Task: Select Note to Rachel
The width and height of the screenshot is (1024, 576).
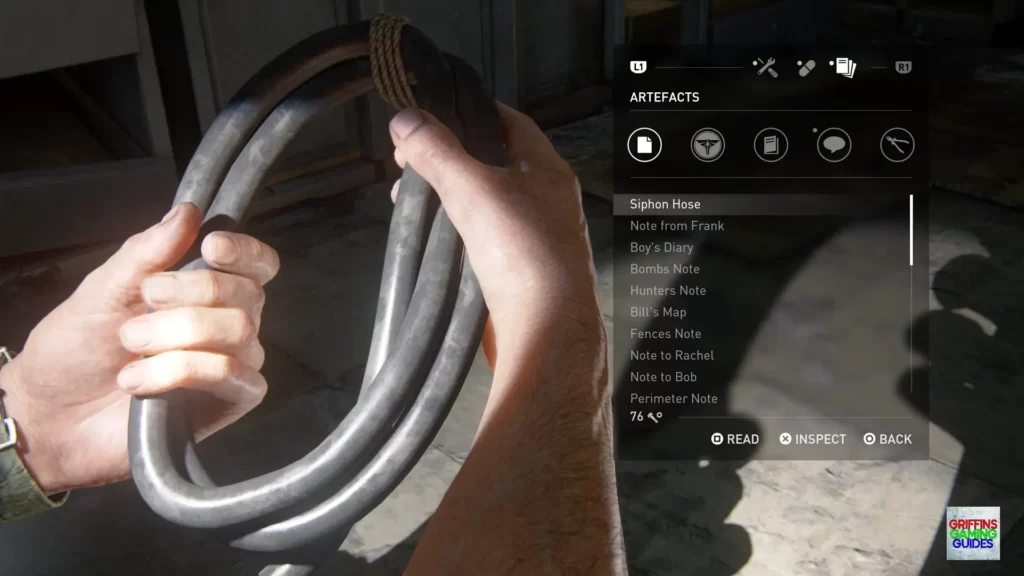Action: (672, 356)
